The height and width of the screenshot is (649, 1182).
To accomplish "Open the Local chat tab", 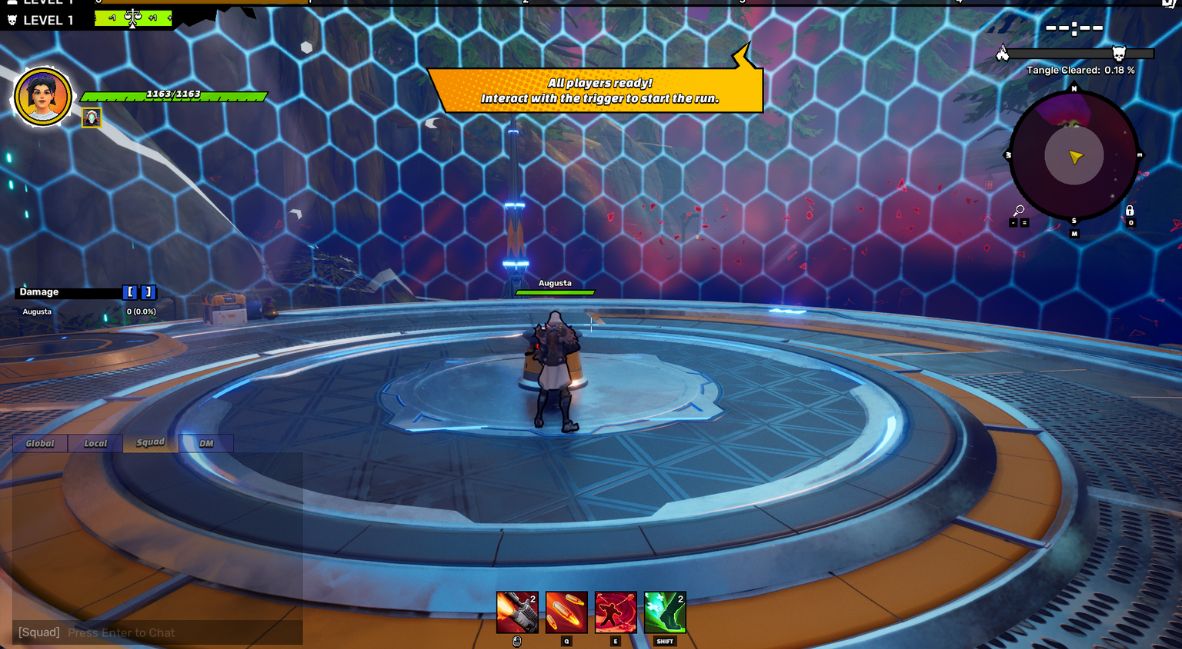I will (x=95, y=443).
